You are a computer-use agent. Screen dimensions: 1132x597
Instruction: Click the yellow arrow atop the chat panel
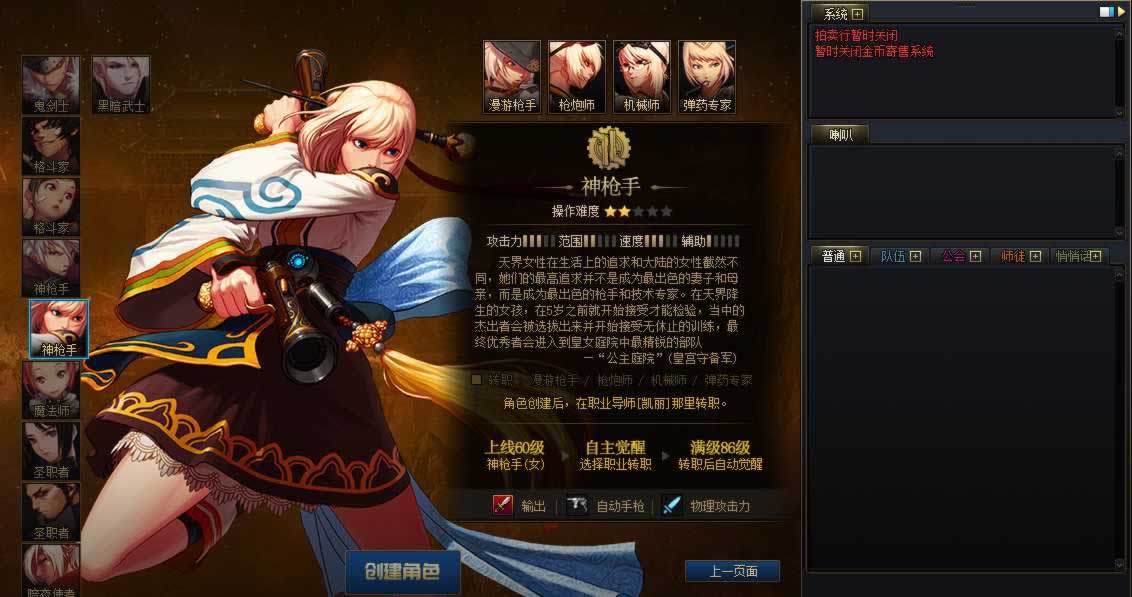coord(1122,12)
